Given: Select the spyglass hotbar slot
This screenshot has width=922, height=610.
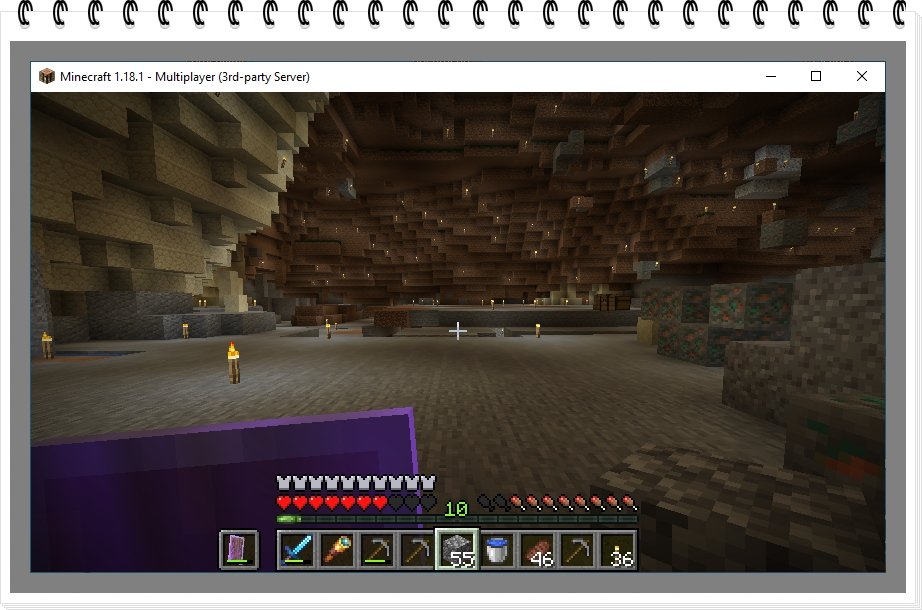Looking at the screenshot, I should (337, 549).
